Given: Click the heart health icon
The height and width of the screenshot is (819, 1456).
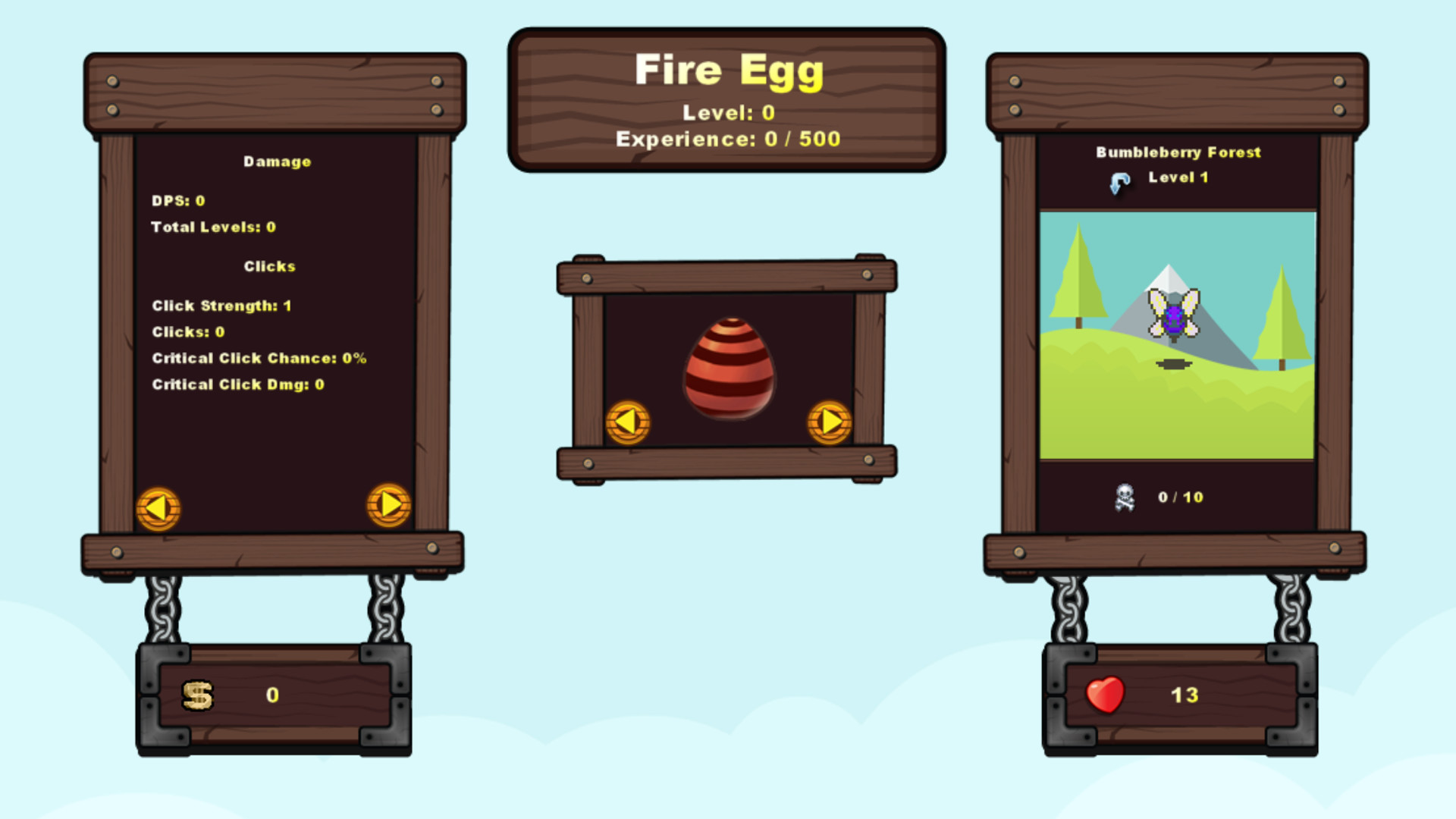Looking at the screenshot, I should click(1103, 694).
